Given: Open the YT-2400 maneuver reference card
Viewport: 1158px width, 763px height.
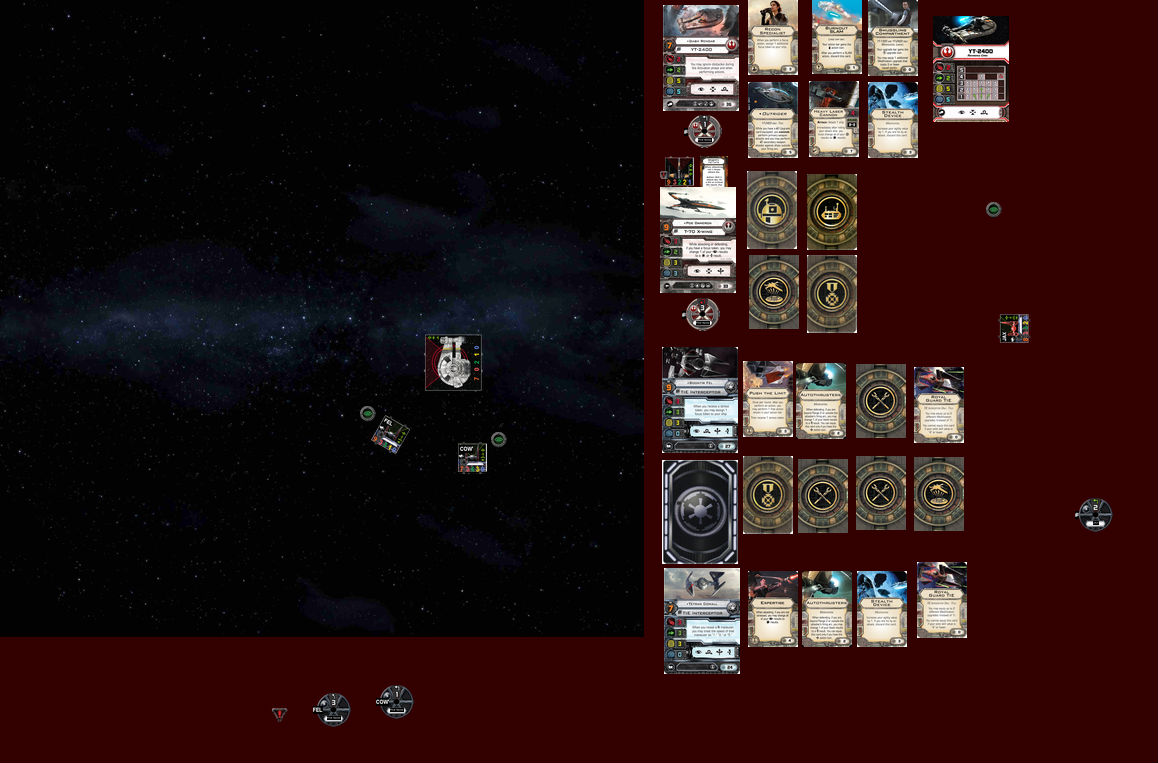Looking at the screenshot, I should click(x=970, y=69).
